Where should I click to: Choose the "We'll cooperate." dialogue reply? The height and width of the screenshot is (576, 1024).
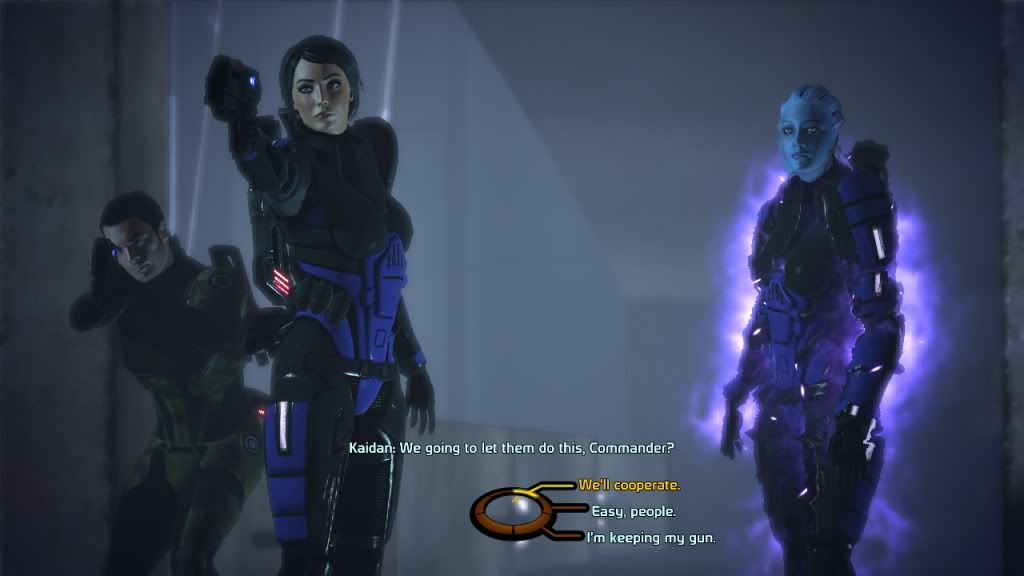629,485
